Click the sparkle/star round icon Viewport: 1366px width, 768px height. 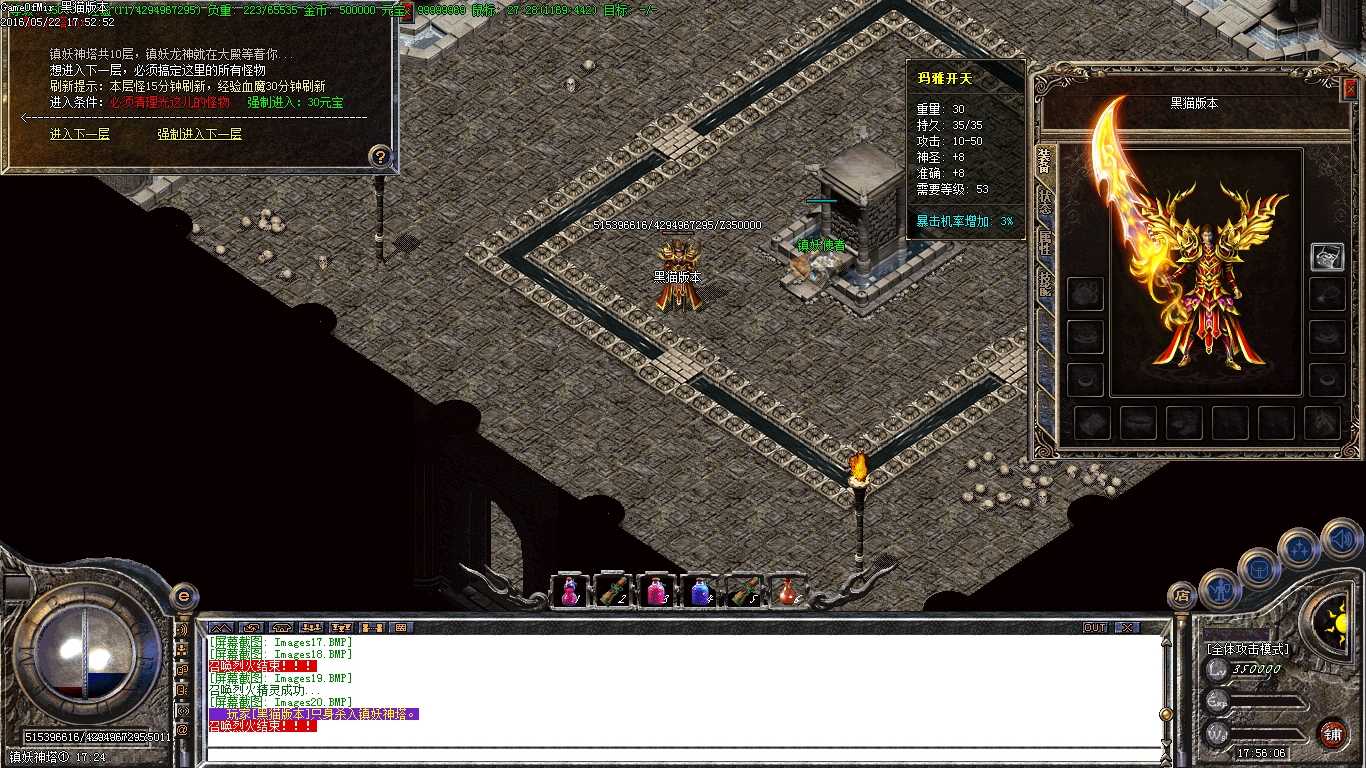point(1298,548)
